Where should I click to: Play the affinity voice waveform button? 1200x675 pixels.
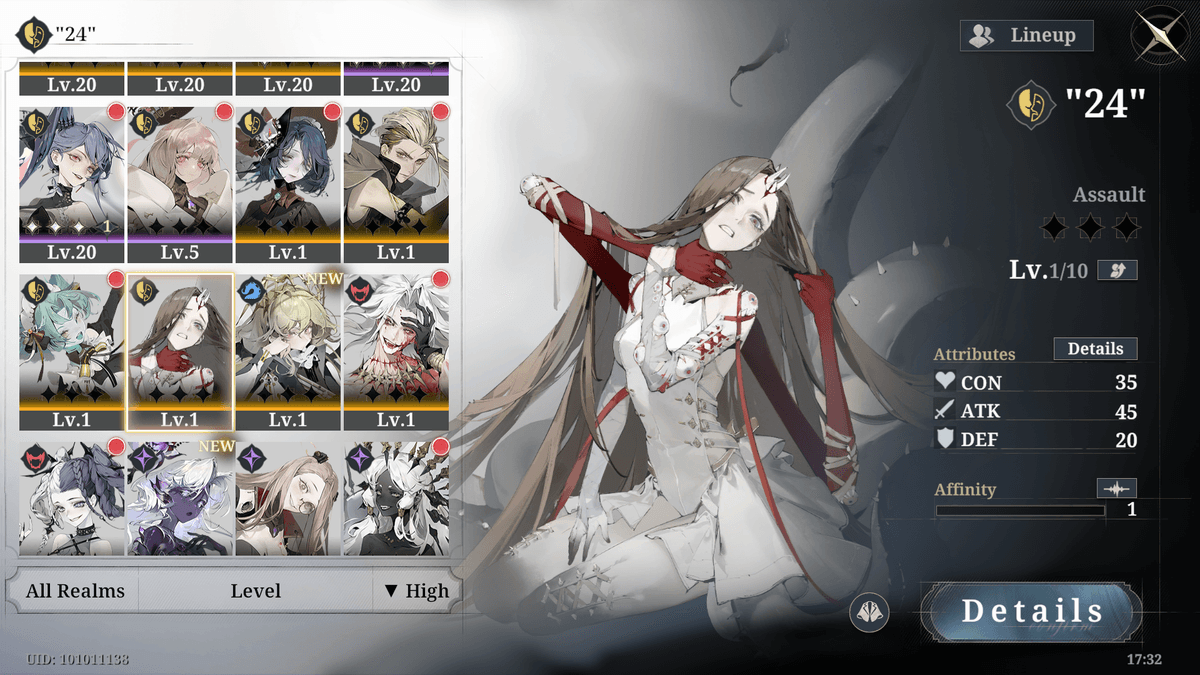pos(1116,489)
